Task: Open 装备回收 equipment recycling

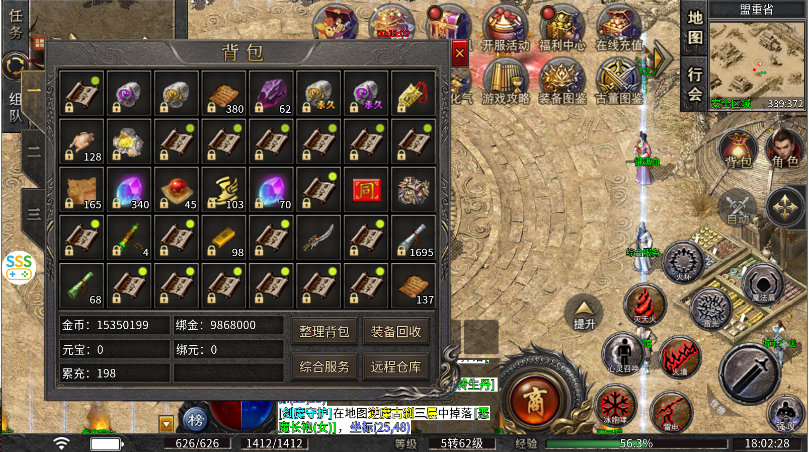Action: [396, 331]
